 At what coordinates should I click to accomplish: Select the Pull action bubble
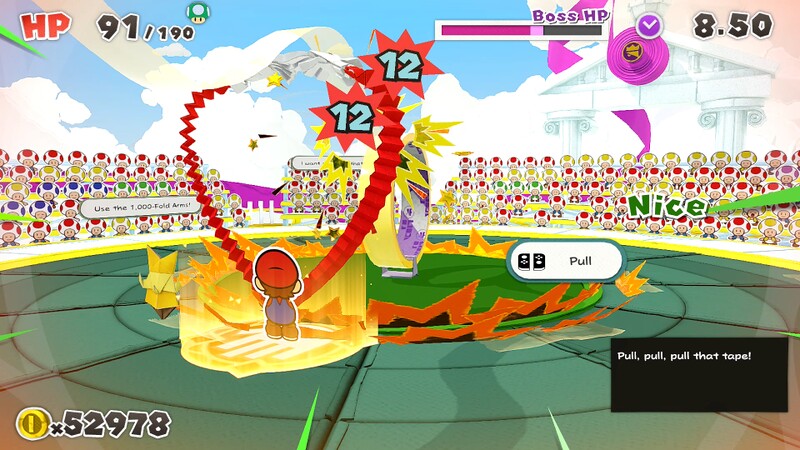coord(564,261)
